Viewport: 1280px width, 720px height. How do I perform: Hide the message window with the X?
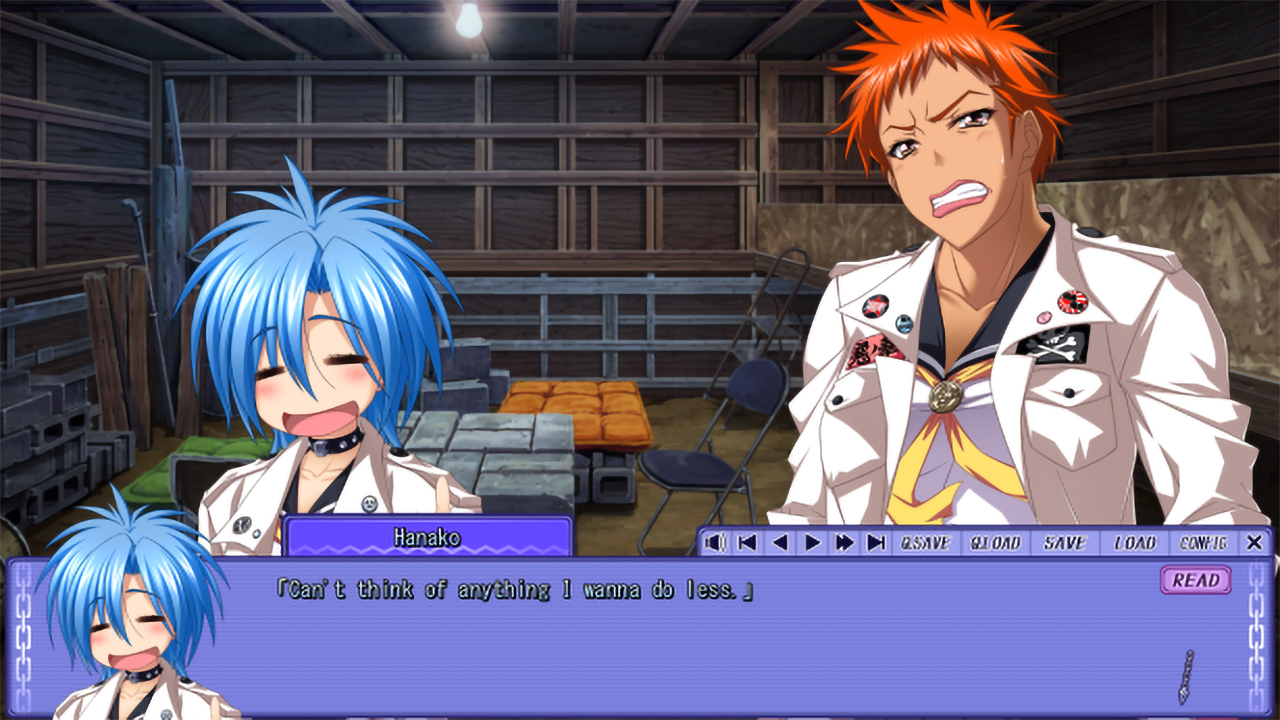1254,543
